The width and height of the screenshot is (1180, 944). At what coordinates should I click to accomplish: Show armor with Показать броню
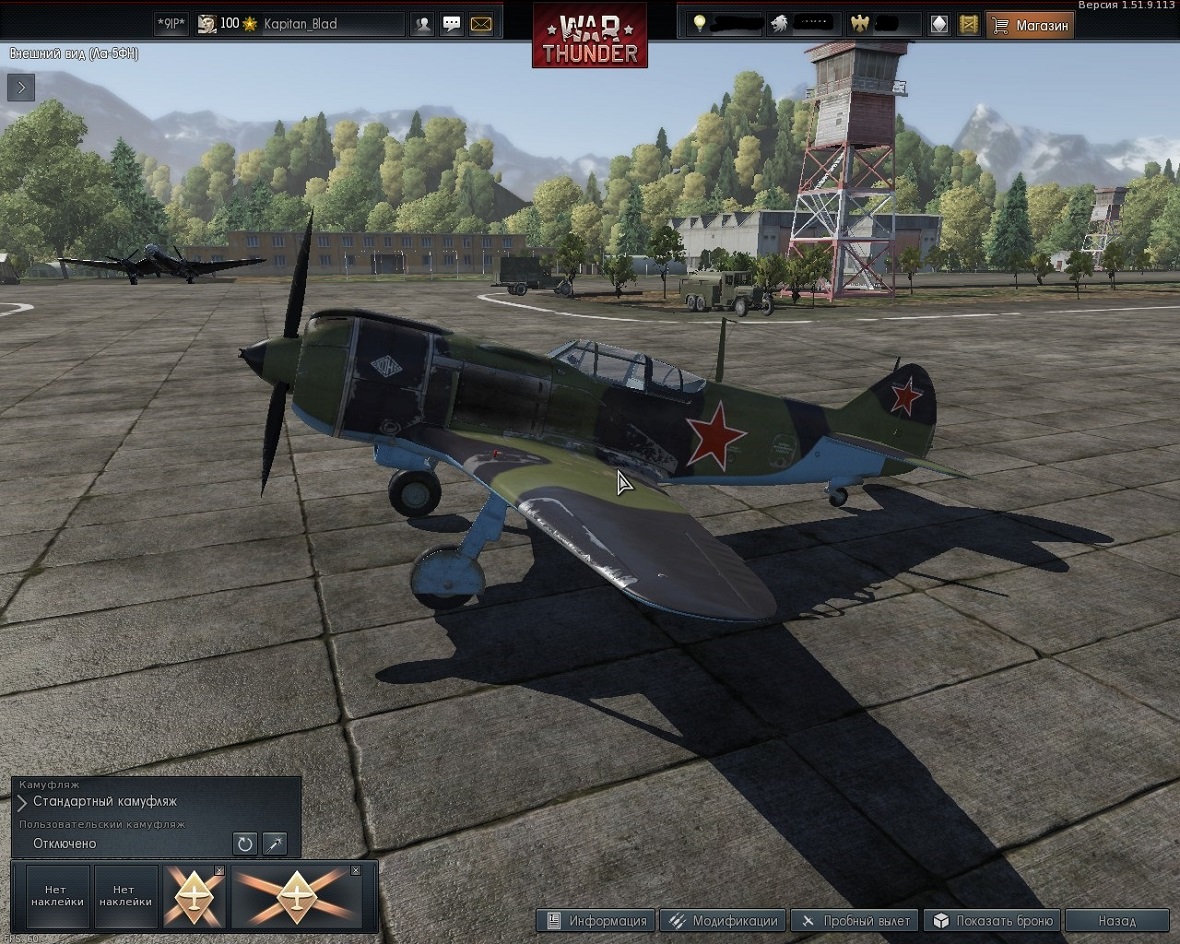(993, 921)
